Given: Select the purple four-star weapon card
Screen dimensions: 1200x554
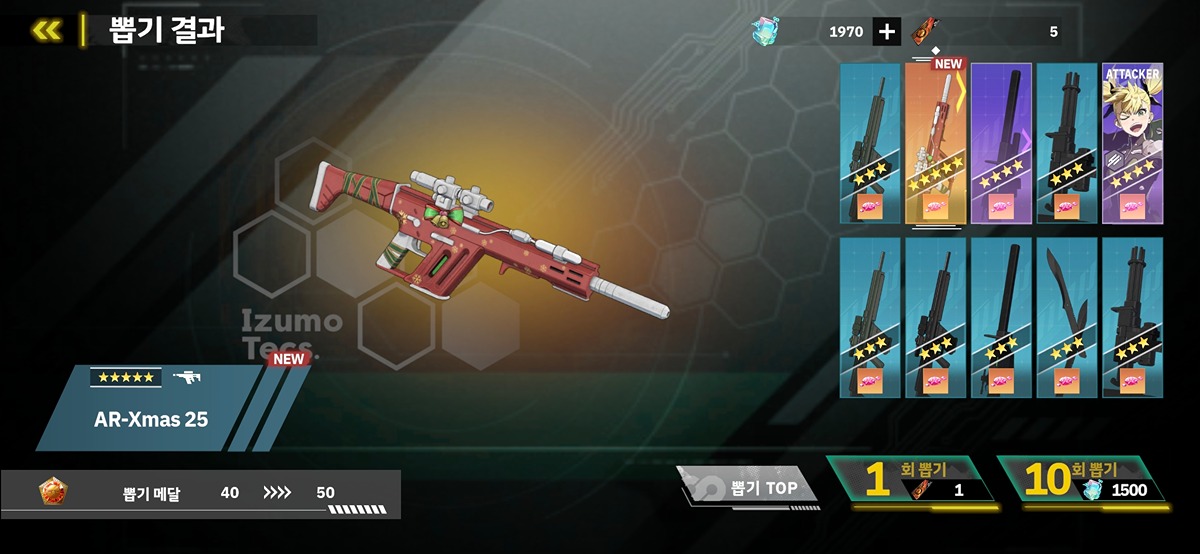Looking at the screenshot, I should [x=1001, y=143].
